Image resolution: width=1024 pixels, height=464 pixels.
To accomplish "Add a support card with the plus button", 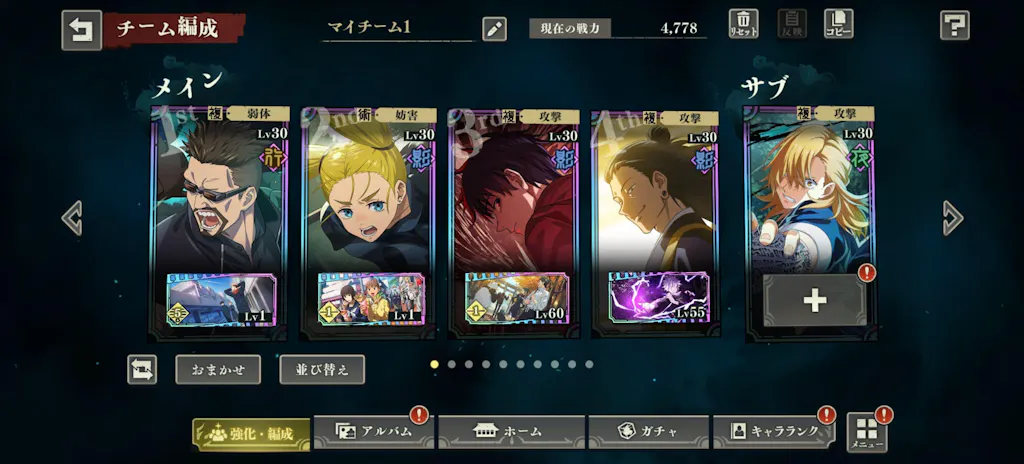I will [x=814, y=300].
